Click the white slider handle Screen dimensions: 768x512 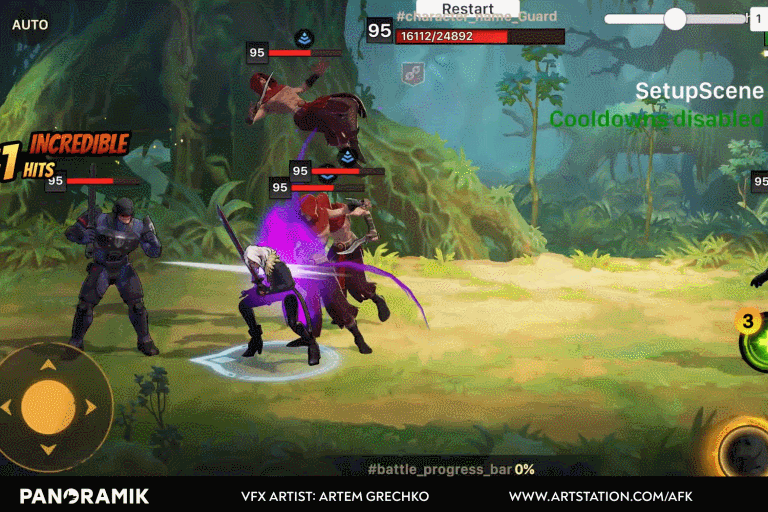click(675, 18)
